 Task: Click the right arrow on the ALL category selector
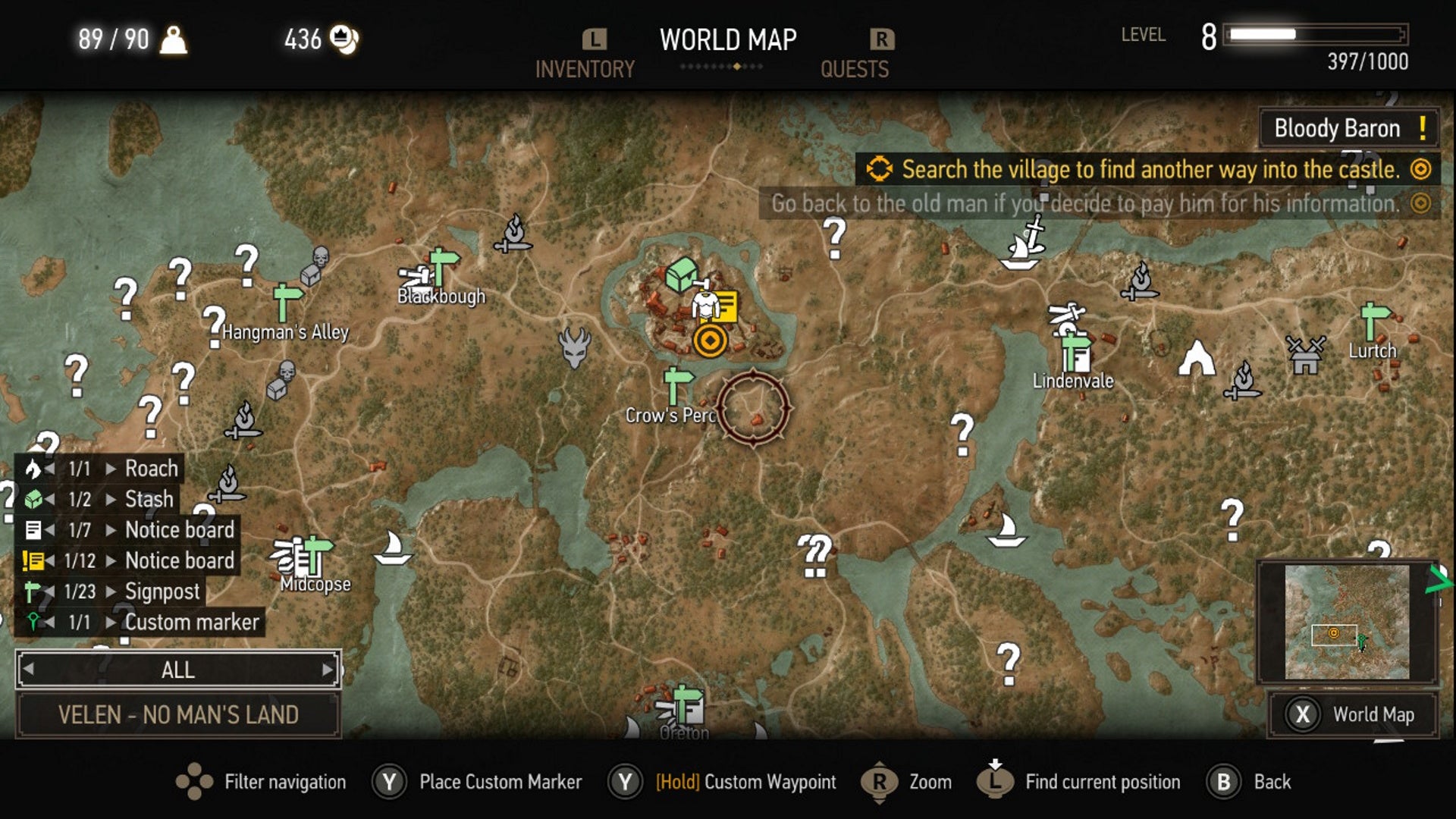[328, 670]
